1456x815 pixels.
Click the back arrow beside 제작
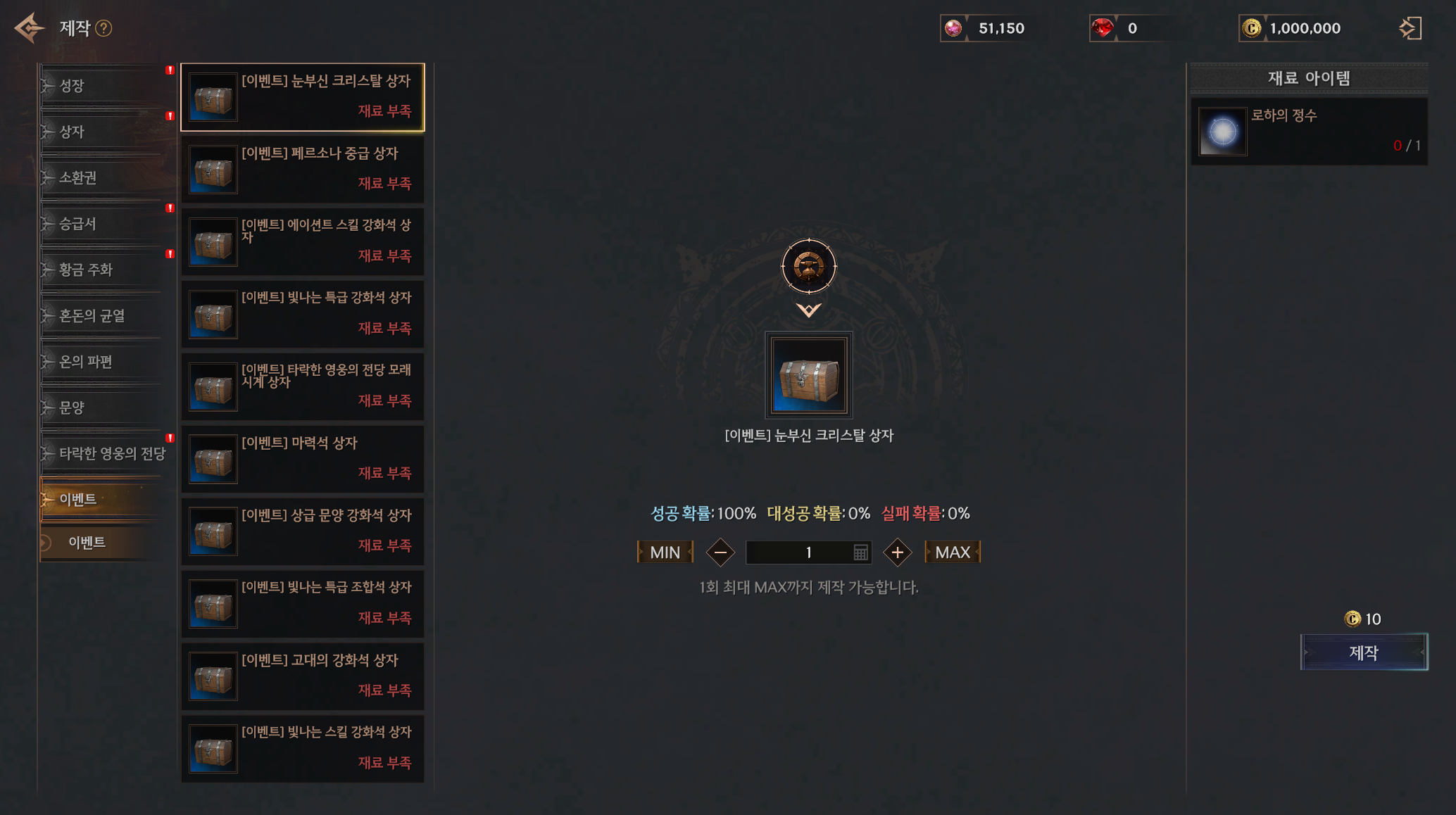pos(29,28)
